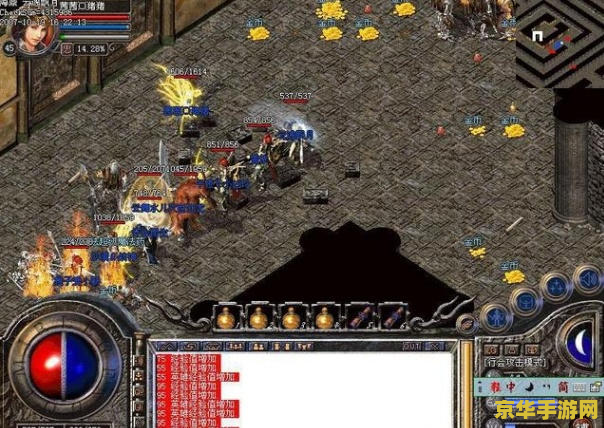Open the character panel round figure button
This screenshot has width=604, height=428.
(x=494, y=318)
